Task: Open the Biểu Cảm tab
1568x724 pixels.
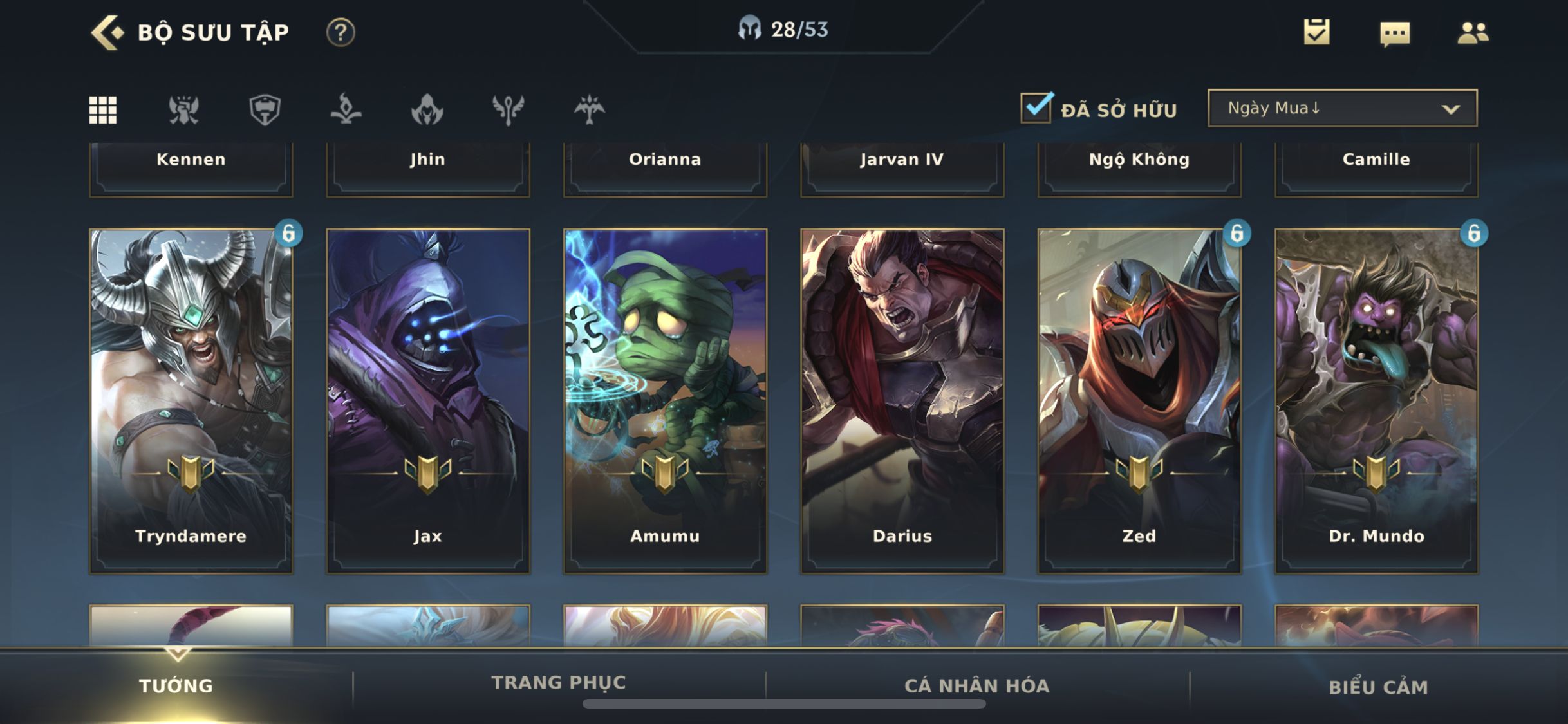Action: pyautogui.click(x=1378, y=687)
